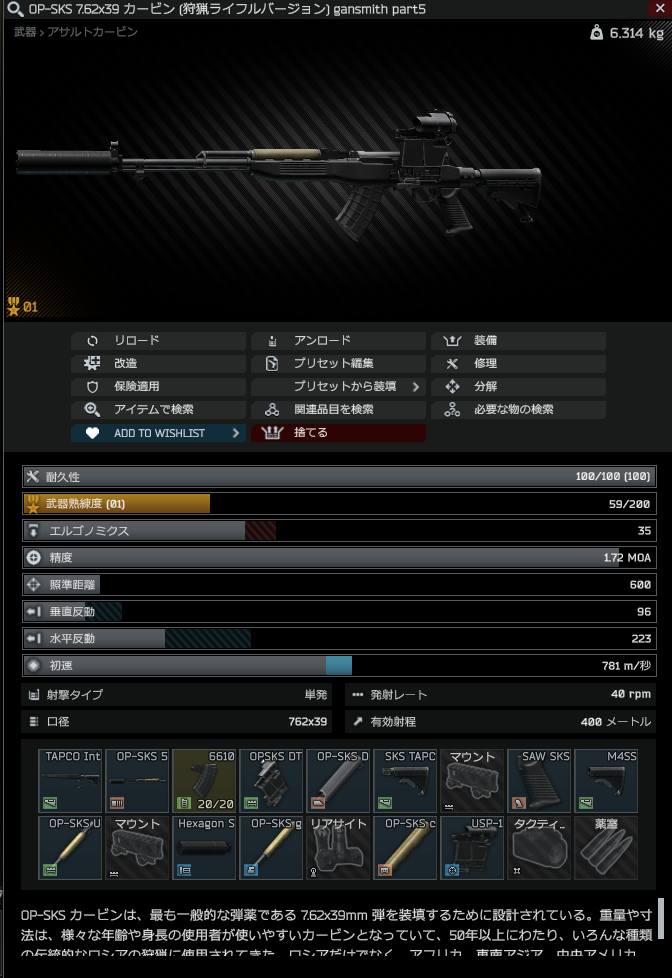Image resolution: width=672 pixels, height=978 pixels.
Task: Apply insurance with 保険適用
Action: pyautogui.click(x=157, y=387)
